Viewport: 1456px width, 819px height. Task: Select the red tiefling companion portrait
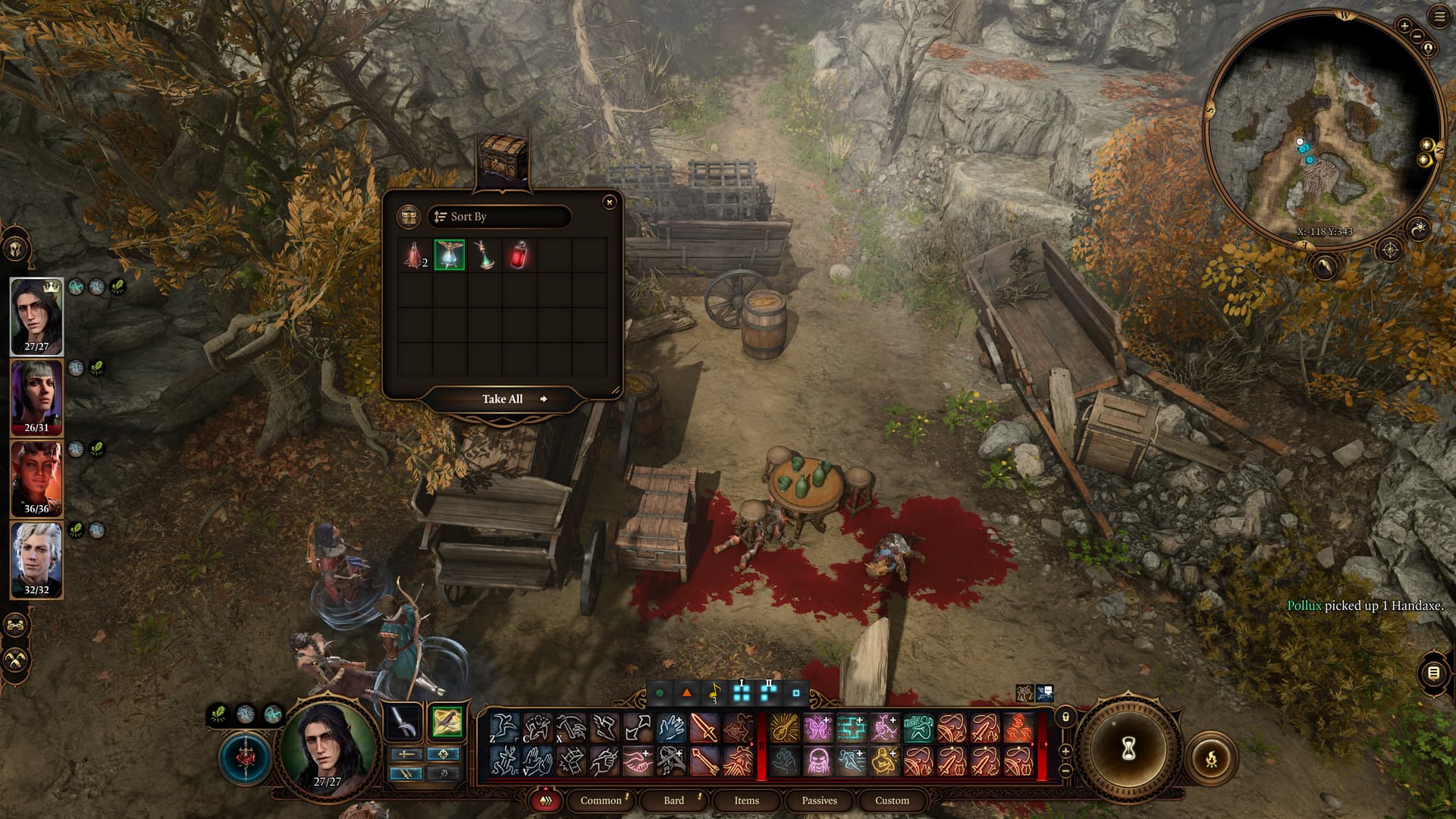36,479
